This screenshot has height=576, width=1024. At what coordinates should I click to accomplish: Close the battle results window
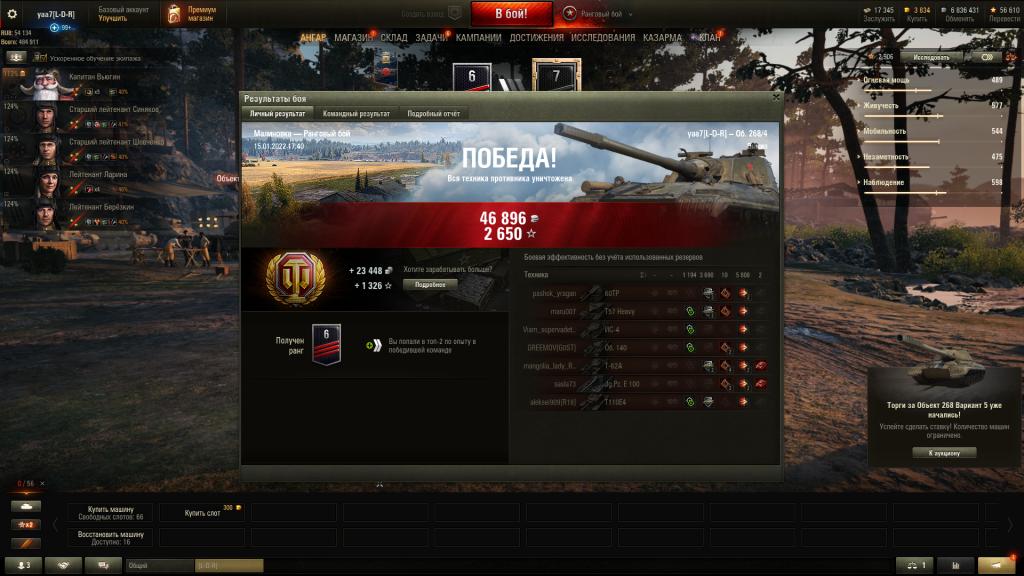point(776,98)
